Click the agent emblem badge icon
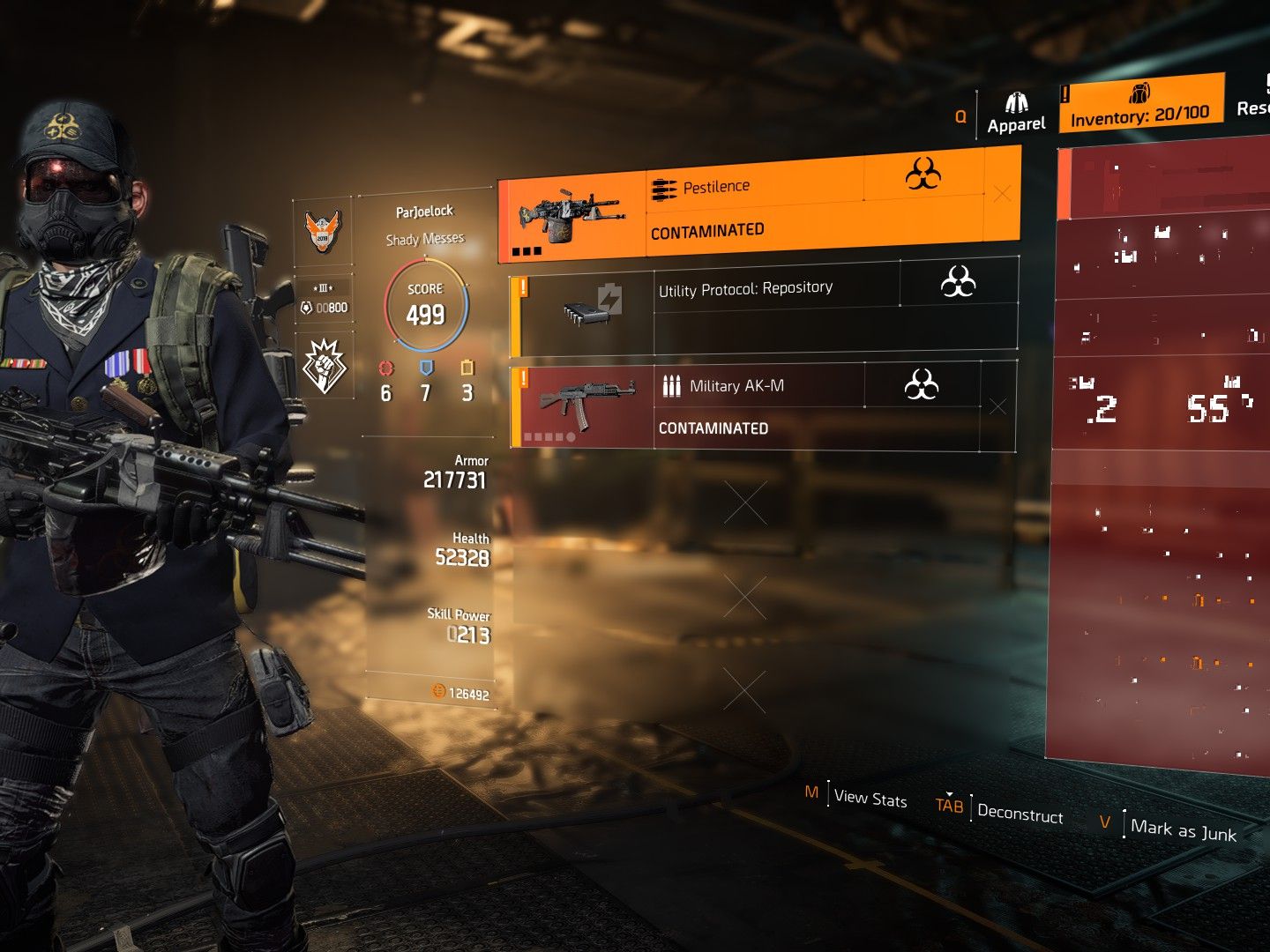This screenshot has width=1270, height=952. (x=323, y=232)
